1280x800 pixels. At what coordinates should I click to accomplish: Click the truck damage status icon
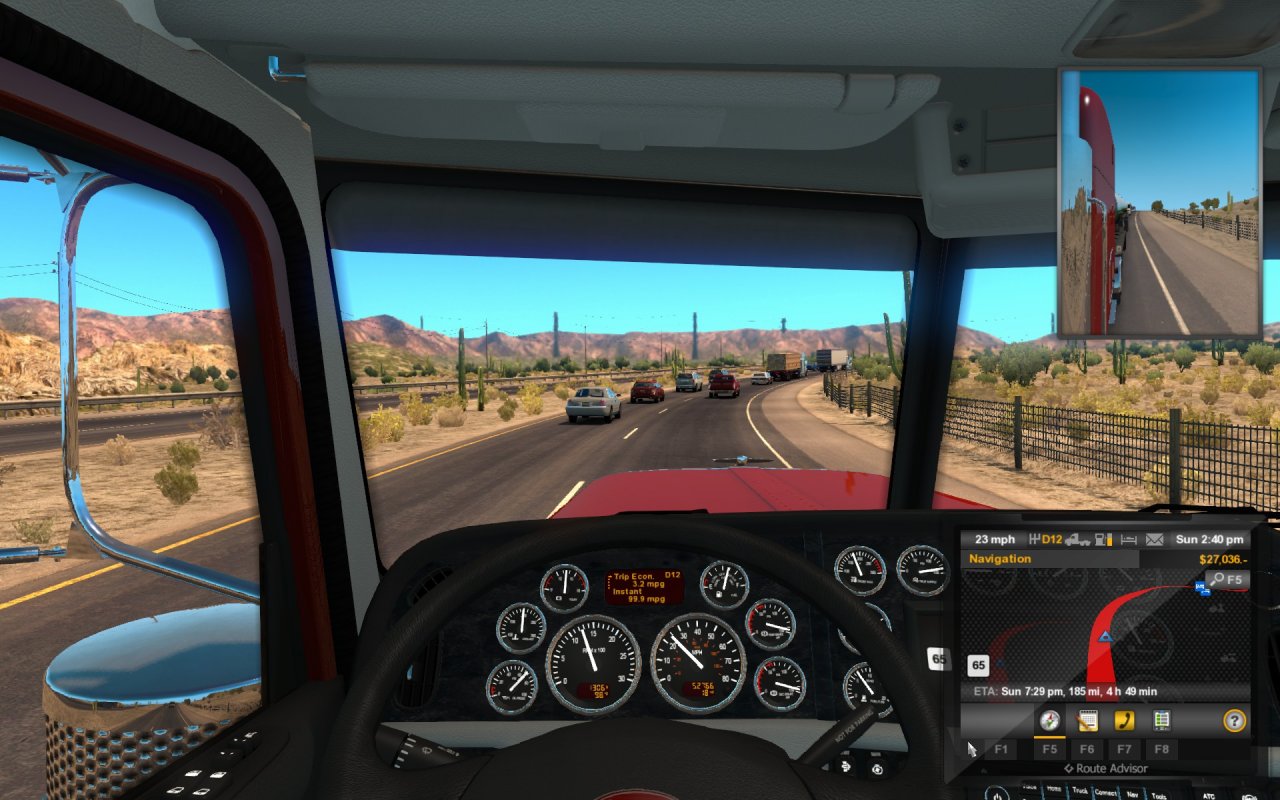[1078, 540]
